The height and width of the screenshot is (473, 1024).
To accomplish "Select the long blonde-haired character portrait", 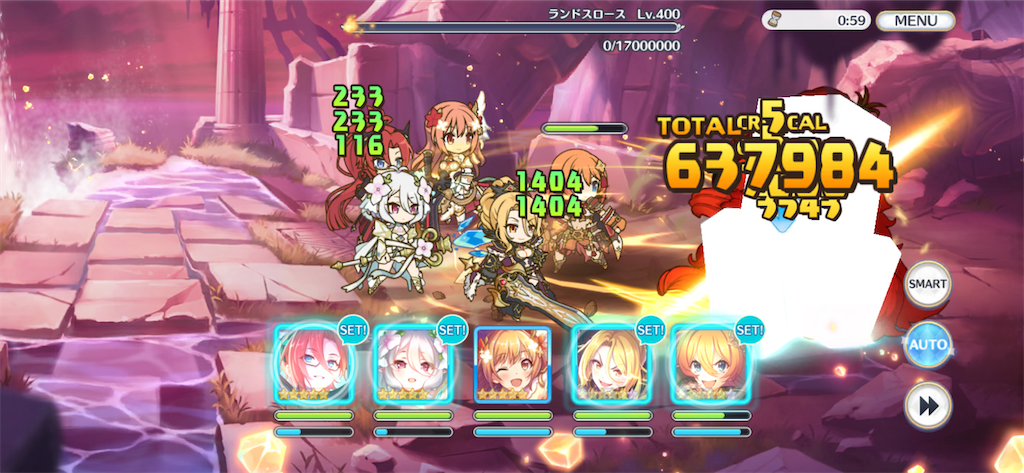I will tap(611, 365).
